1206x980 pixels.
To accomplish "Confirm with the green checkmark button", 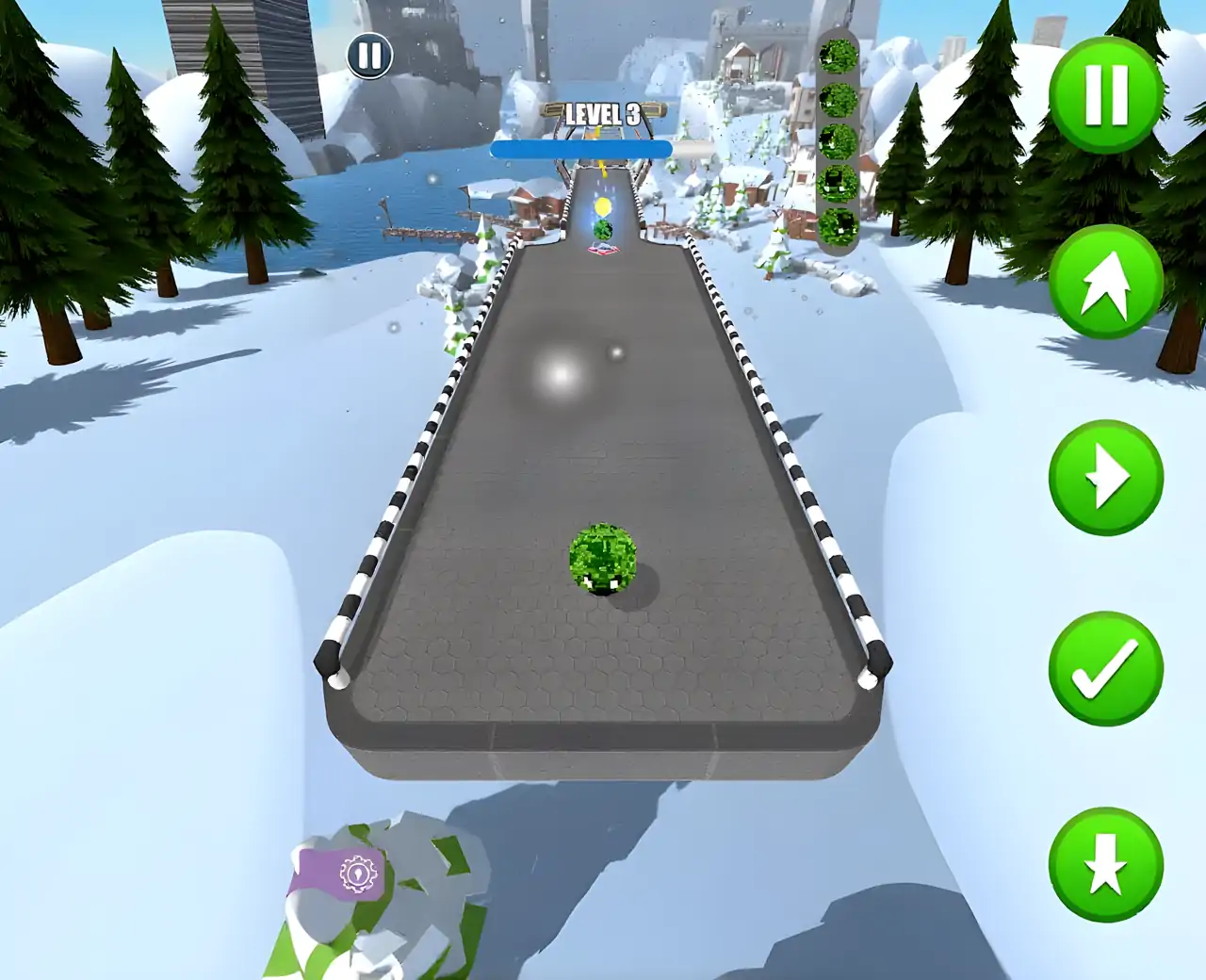I will tap(1105, 670).
